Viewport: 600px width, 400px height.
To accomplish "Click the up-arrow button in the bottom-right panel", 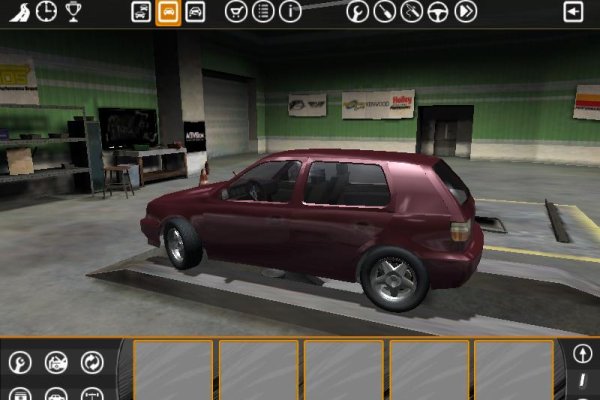I will click(x=583, y=354).
